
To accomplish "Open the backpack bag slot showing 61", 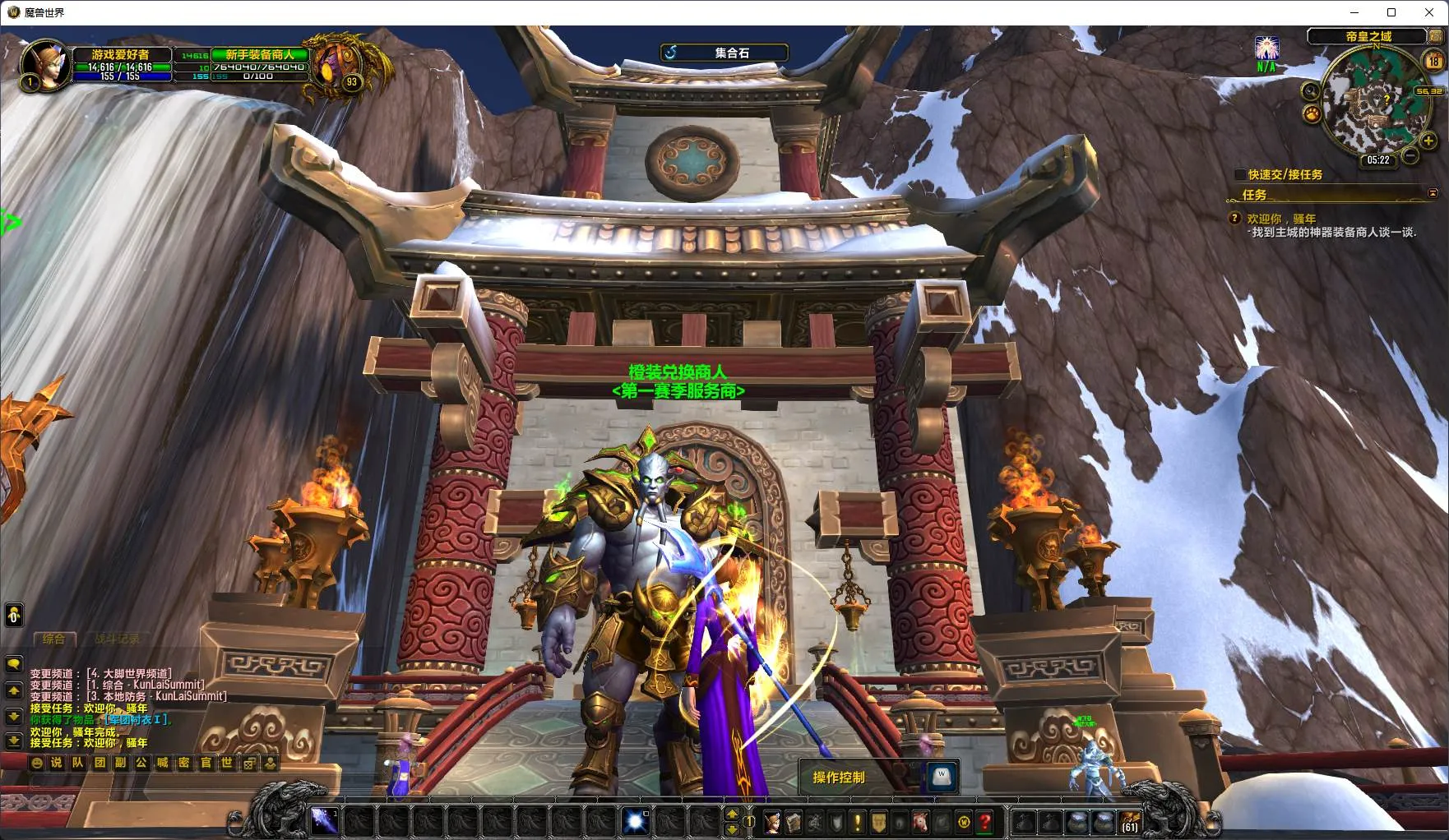I will tap(1129, 821).
